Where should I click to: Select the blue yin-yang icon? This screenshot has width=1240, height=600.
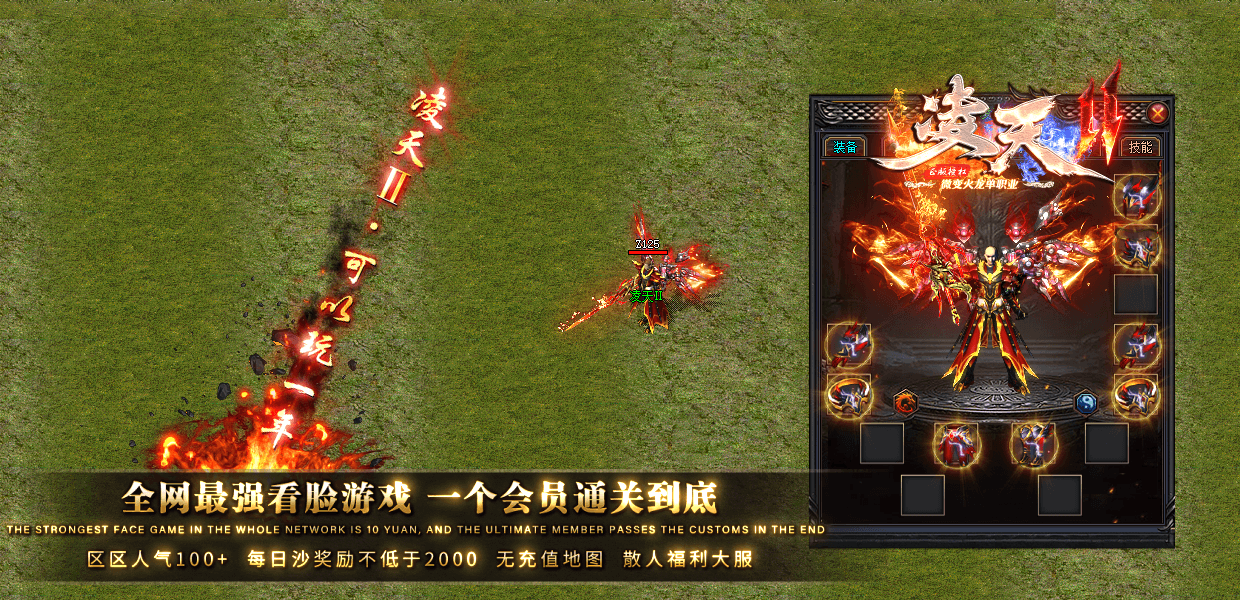pos(1086,403)
